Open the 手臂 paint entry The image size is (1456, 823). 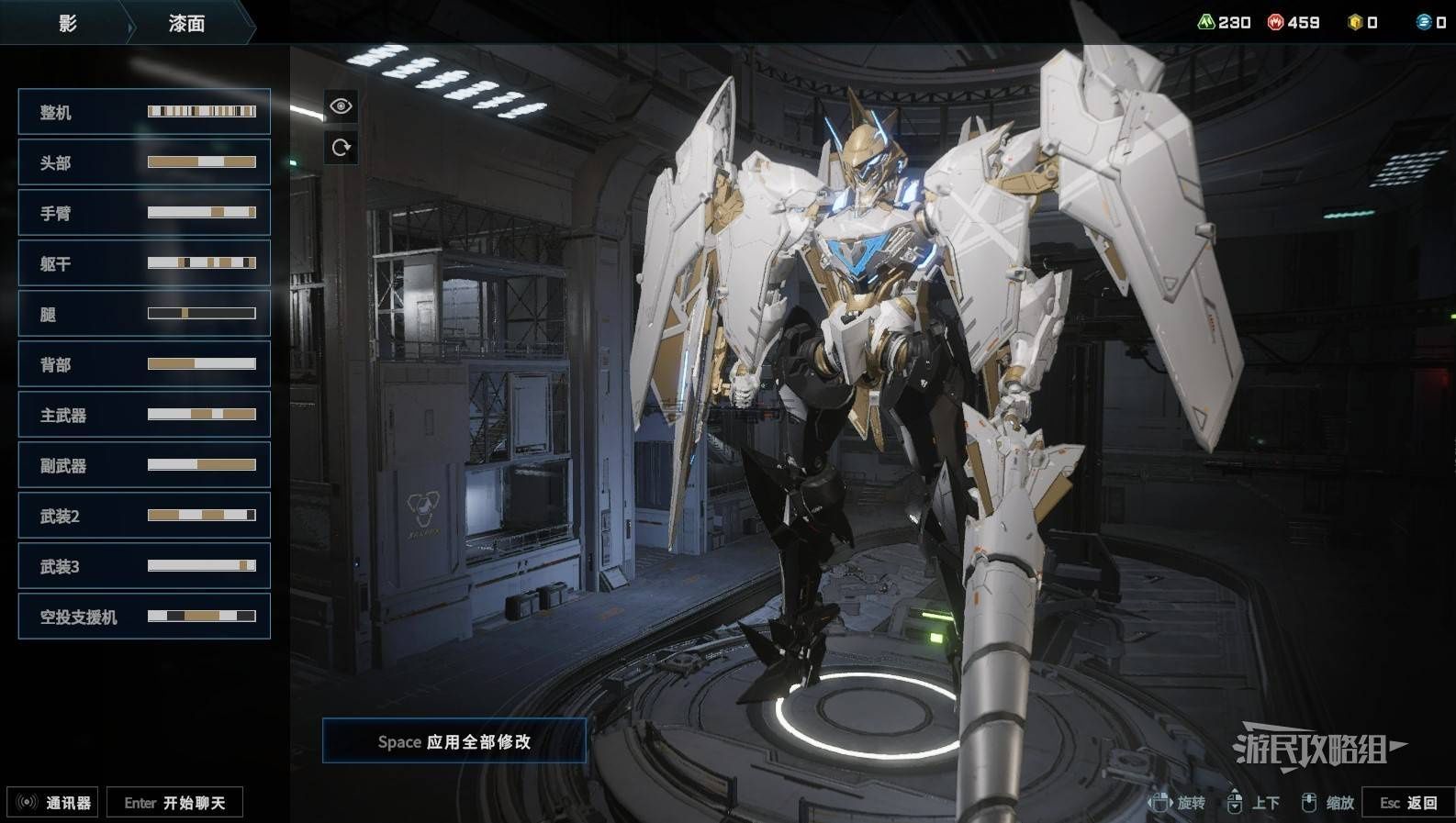pyautogui.click(x=144, y=213)
